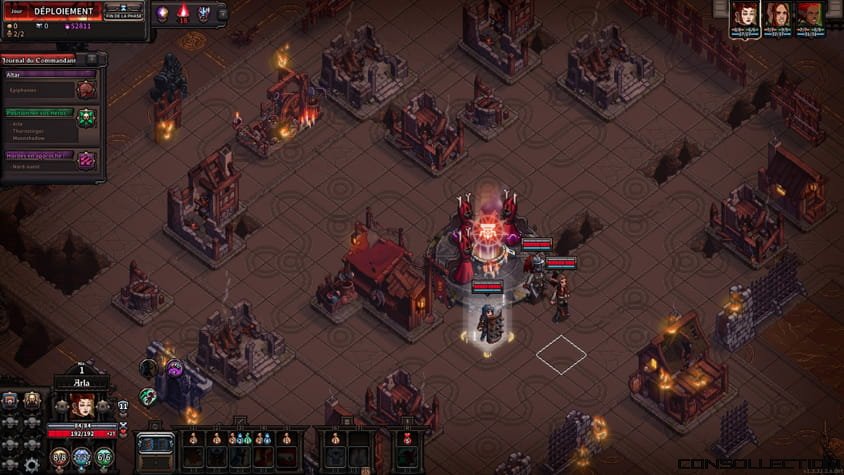Screen dimensions: 844x475
Task: Select the purple orb icon in top bar
Action: [161, 14]
